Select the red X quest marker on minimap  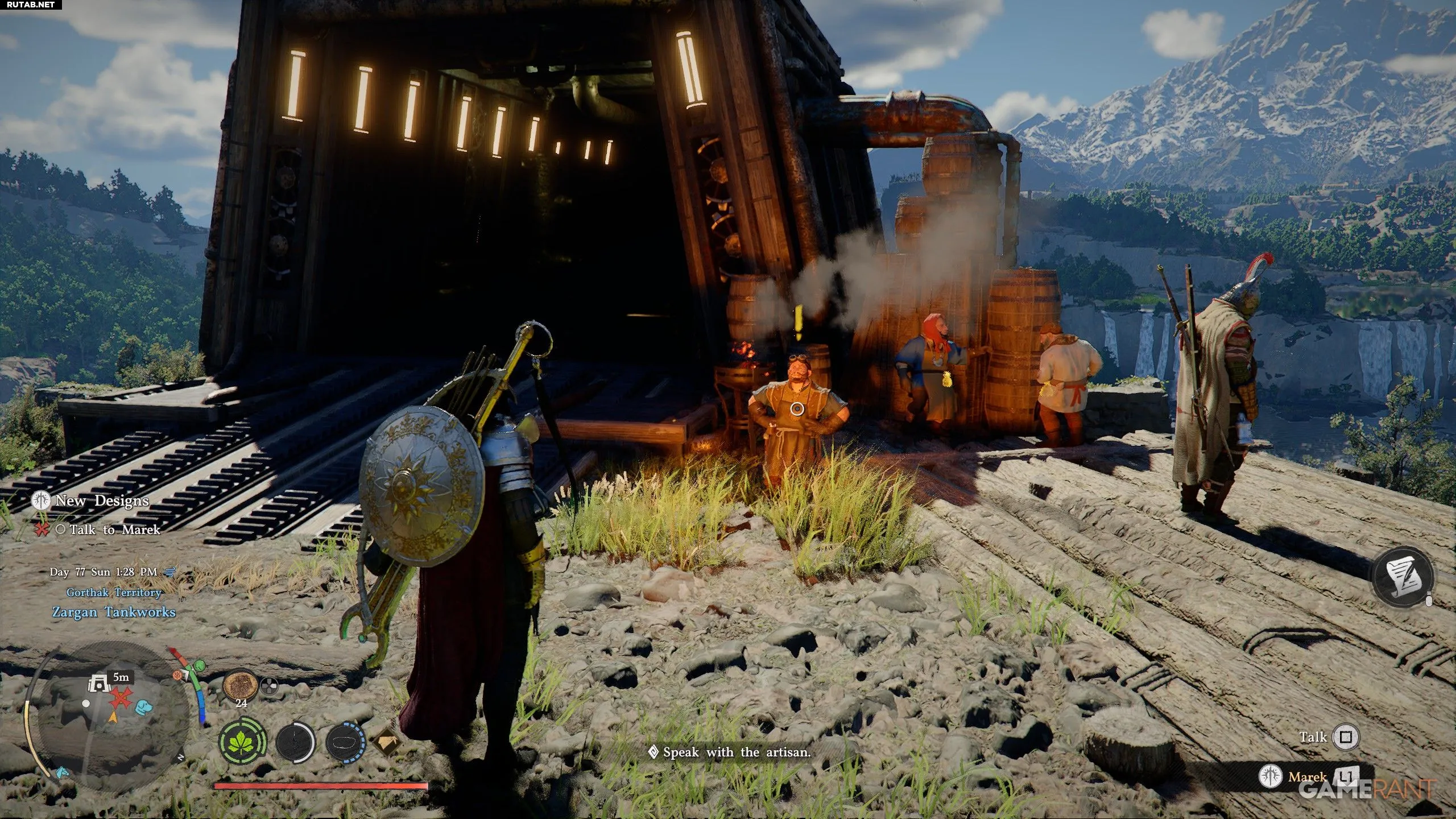click(121, 698)
